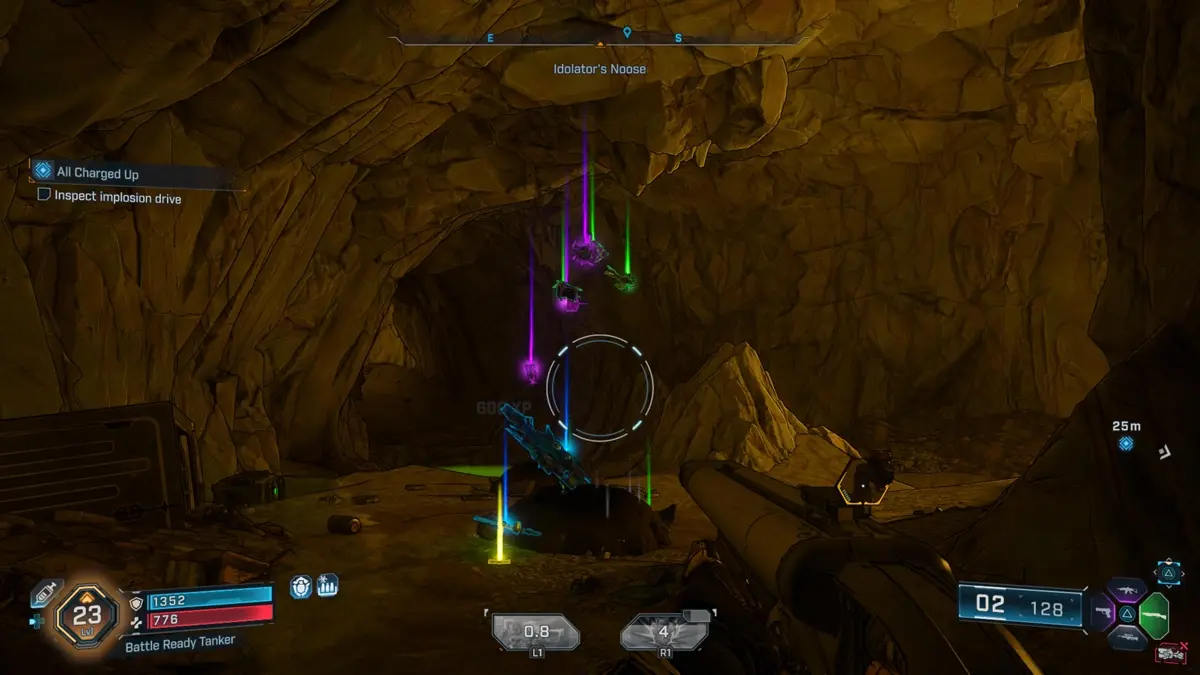
Task: Select the d-pad triangle indicator icon
Action: (1168, 571)
